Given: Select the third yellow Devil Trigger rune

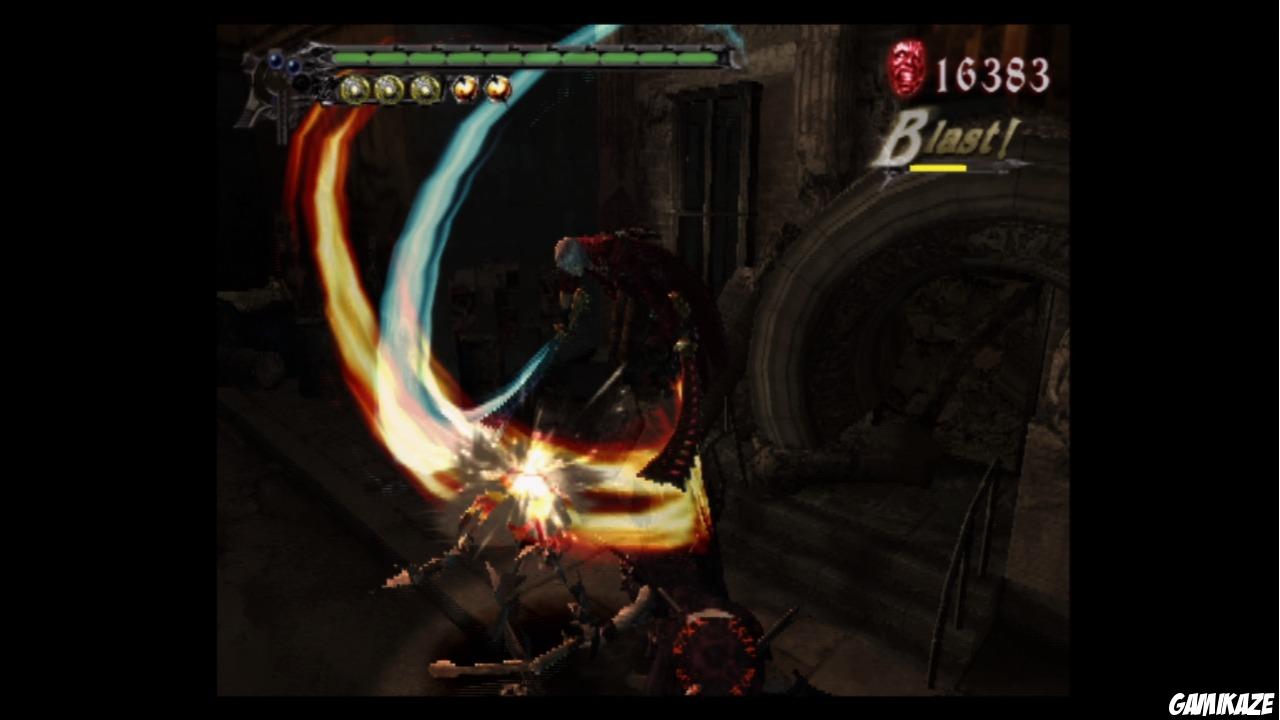Looking at the screenshot, I should tap(424, 90).
